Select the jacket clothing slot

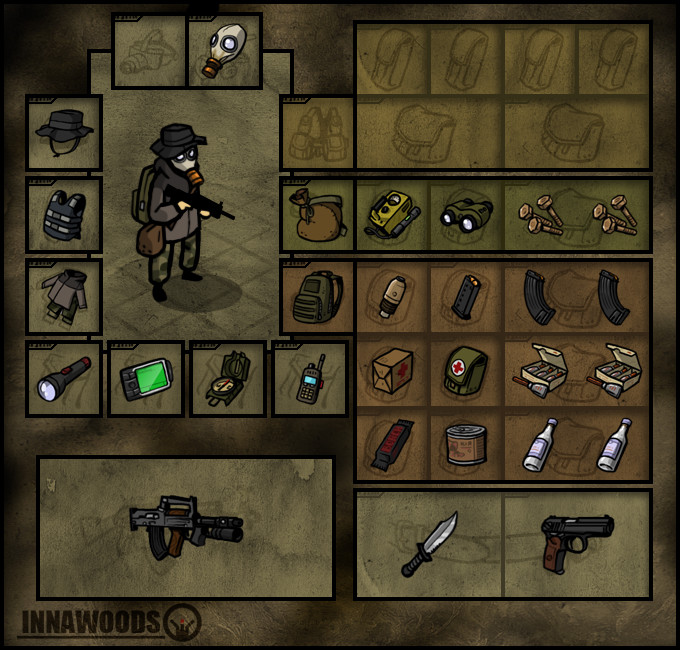point(64,297)
